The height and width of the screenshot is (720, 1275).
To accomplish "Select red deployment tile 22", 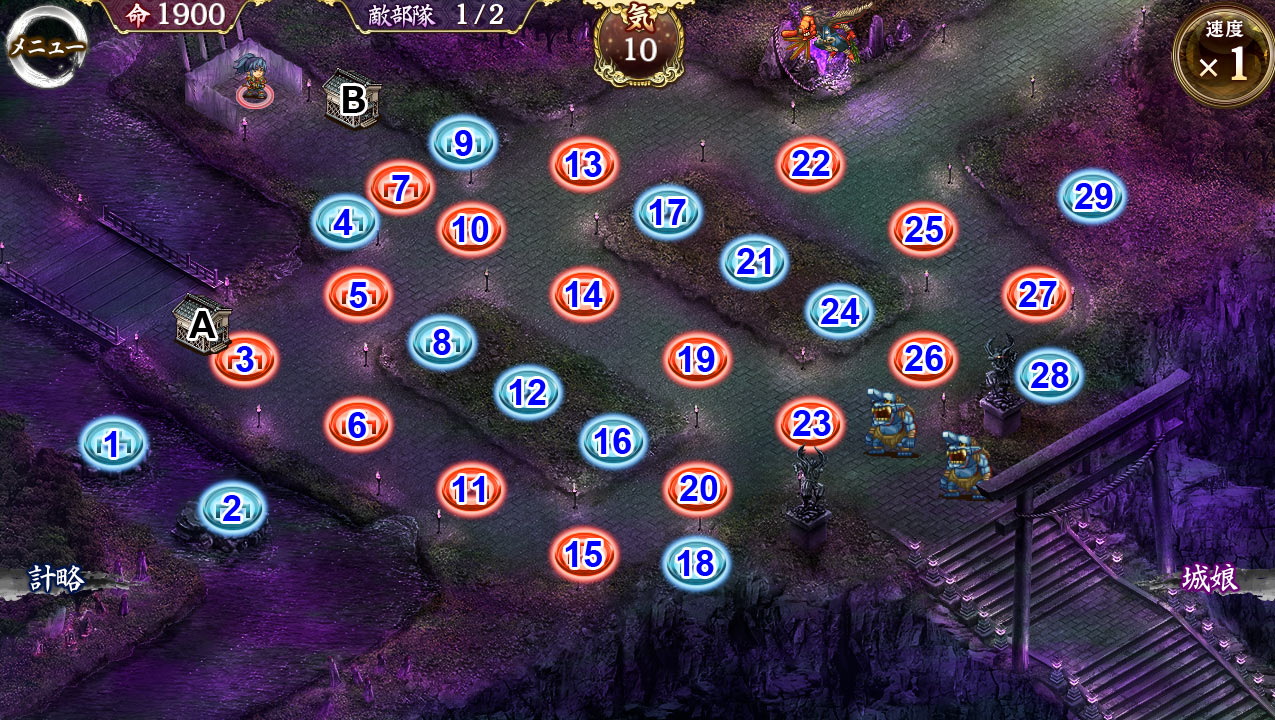I will pyautogui.click(x=810, y=164).
